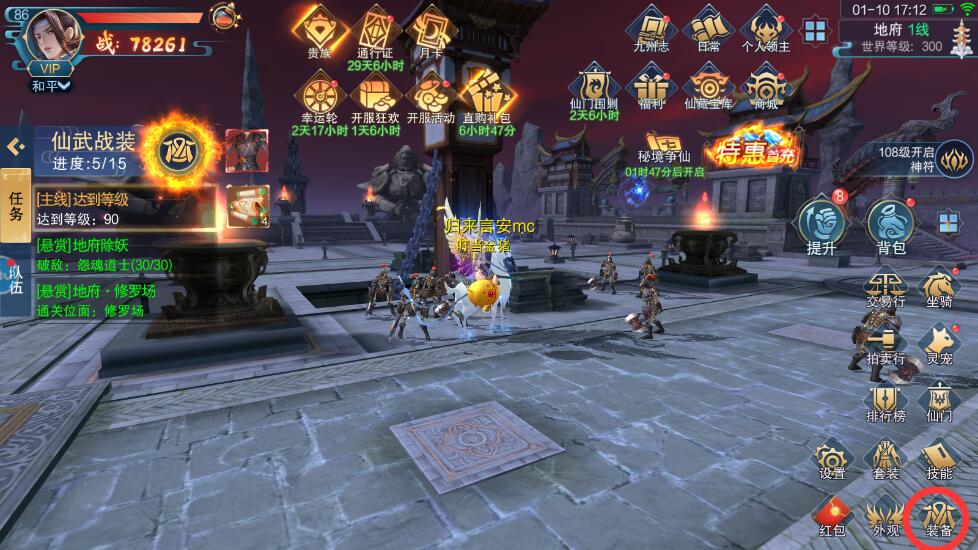Open the 背包 backpack
This screenshot has height=550, width=978.
click(x=890, y=226)
